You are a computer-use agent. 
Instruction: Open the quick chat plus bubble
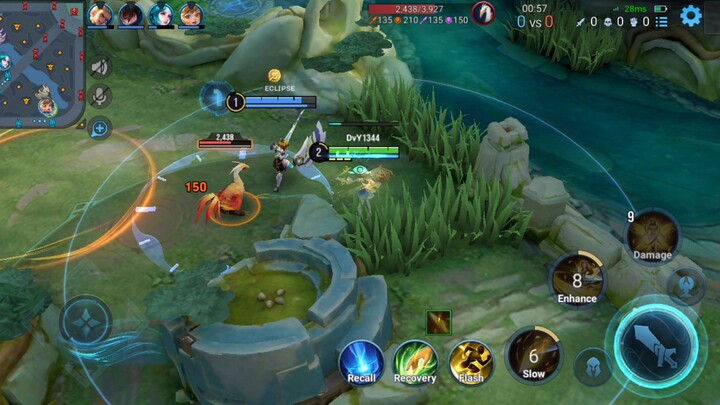click(99, 127)
